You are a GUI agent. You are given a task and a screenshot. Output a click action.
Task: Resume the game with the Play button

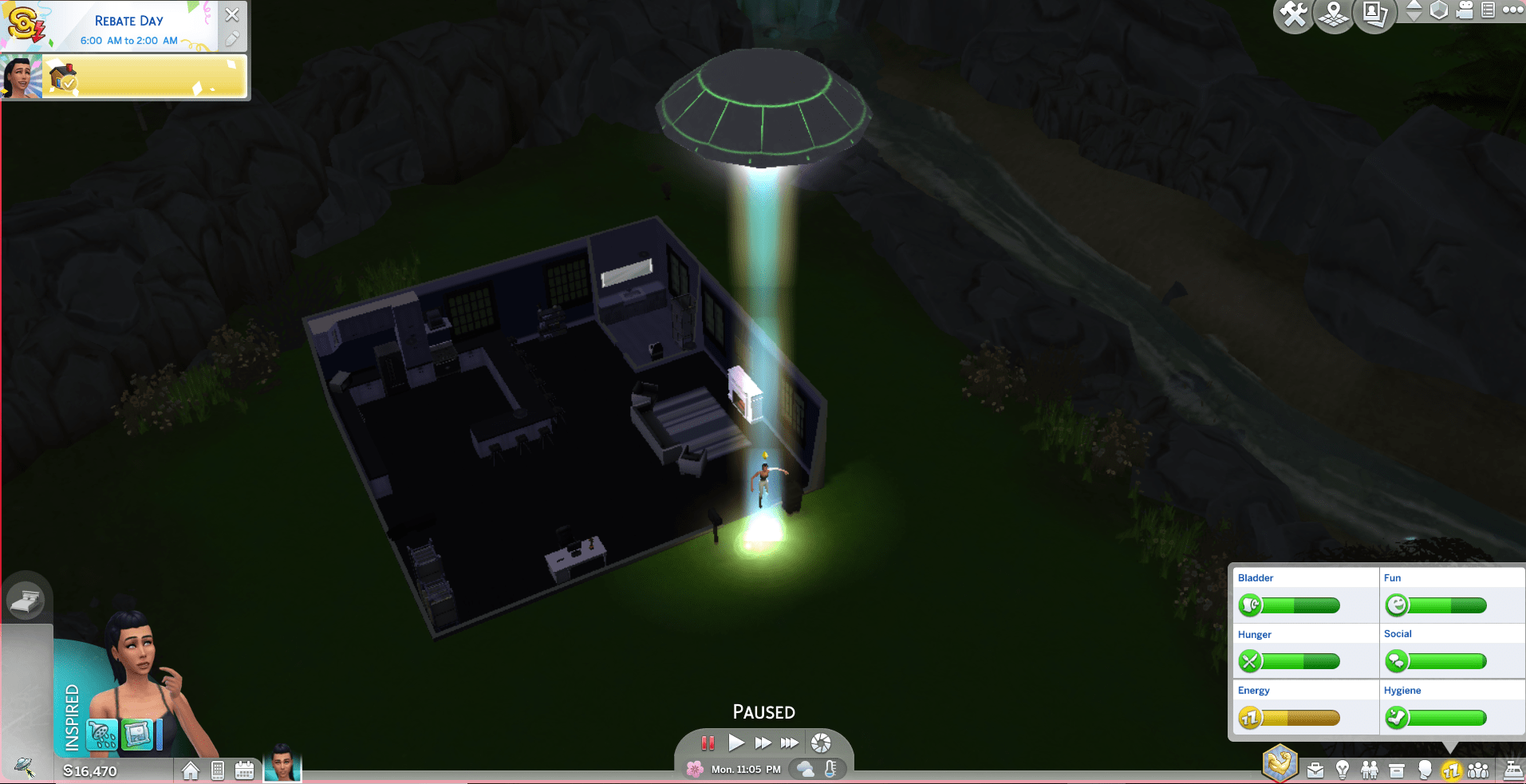coord(736,743)
